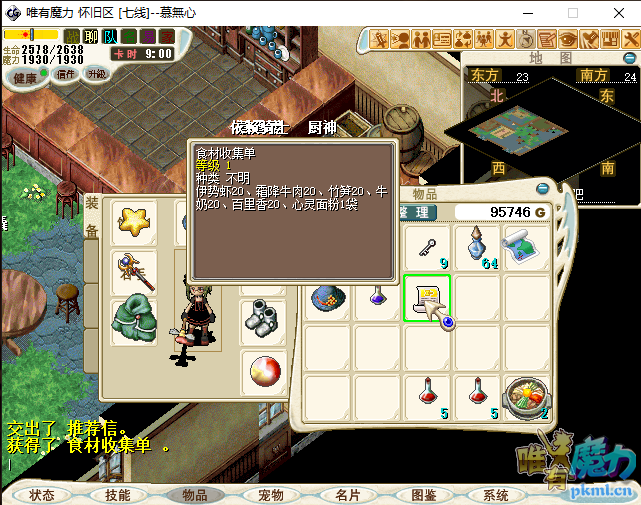Select the silver key in inventory

pos(427,247)
